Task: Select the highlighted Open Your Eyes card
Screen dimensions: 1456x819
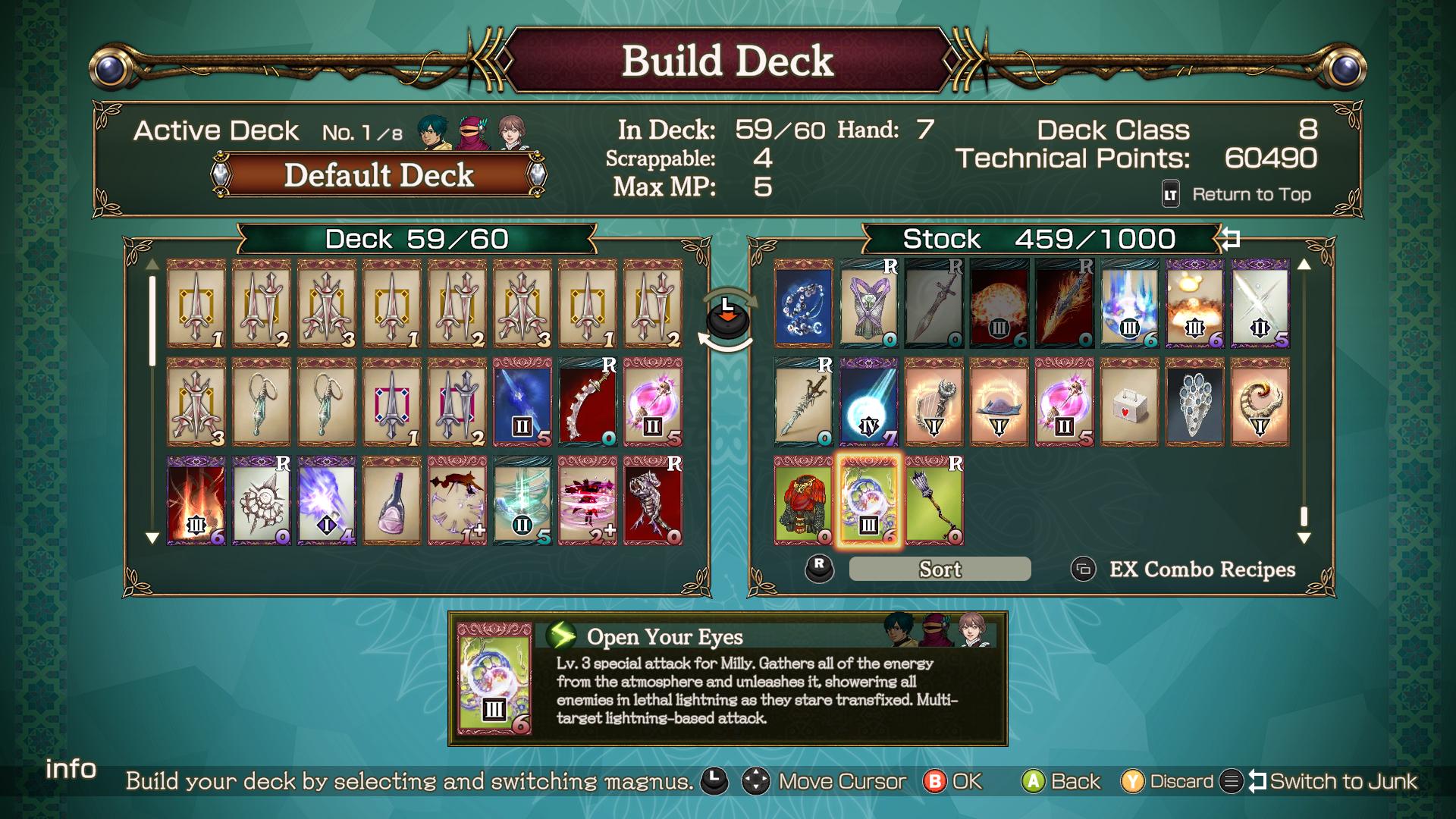Action: coord(868,500)
